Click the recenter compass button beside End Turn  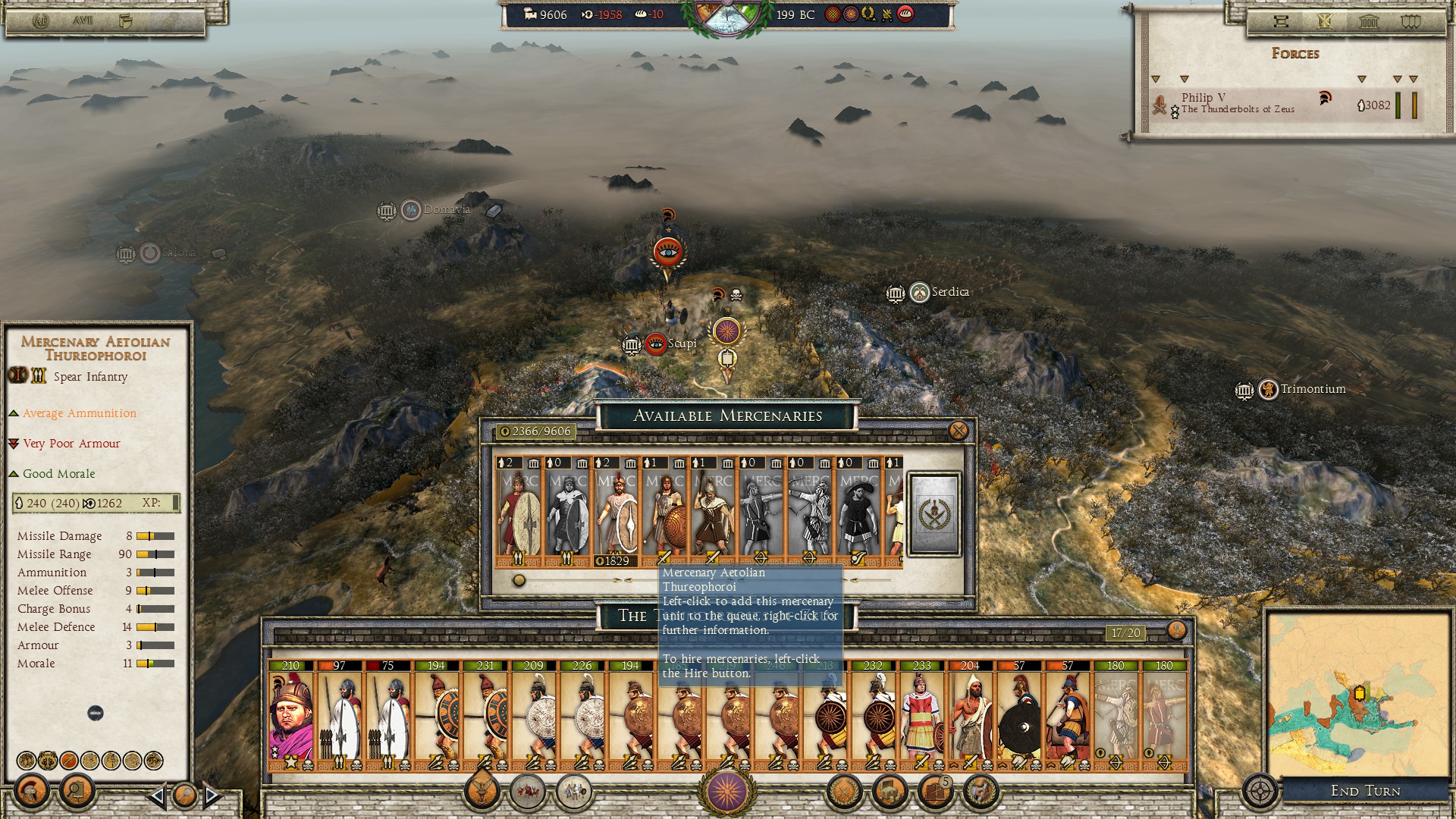point(1260,791)
